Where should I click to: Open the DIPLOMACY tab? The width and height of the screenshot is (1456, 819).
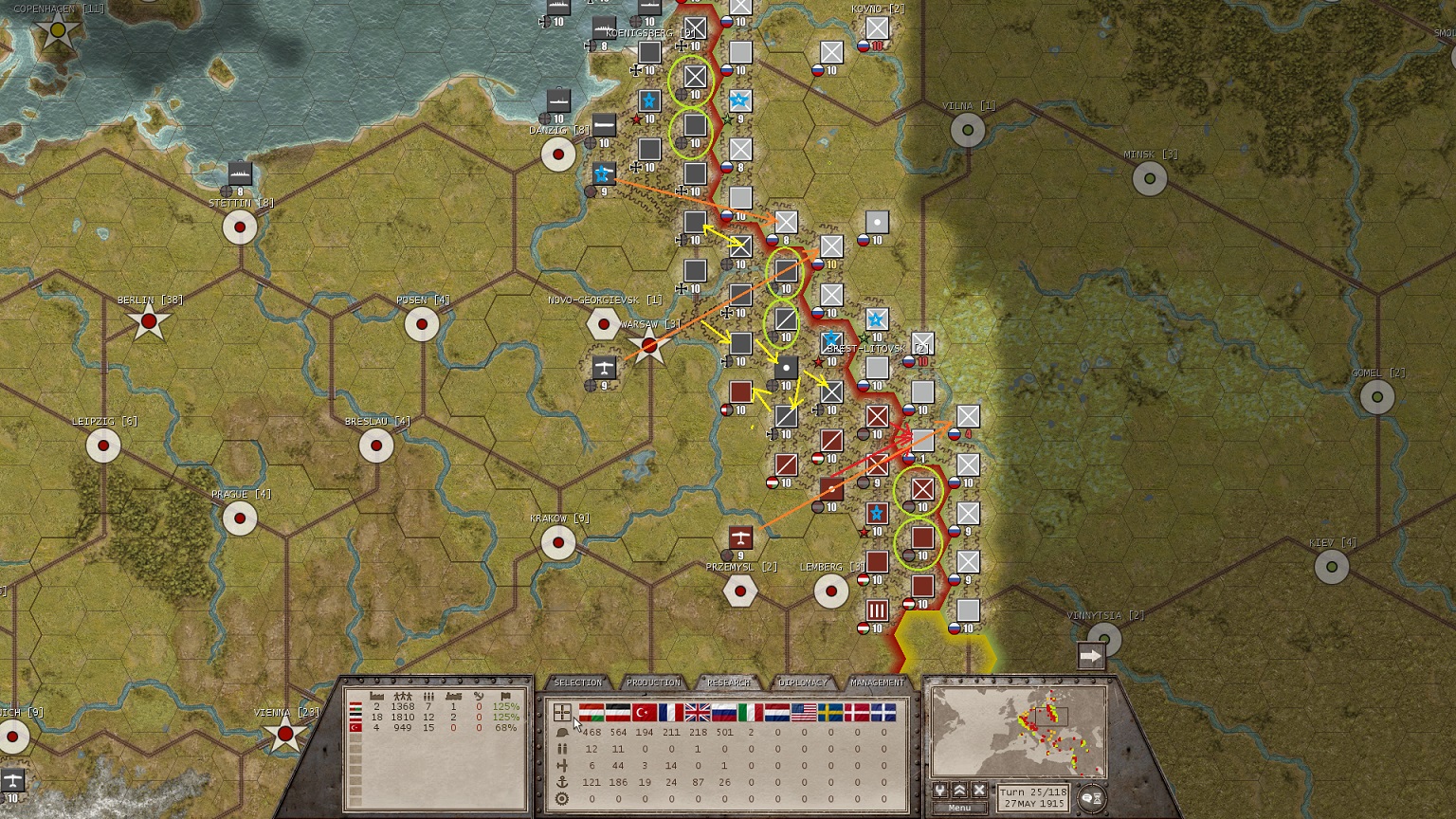[x=803, y=683]
